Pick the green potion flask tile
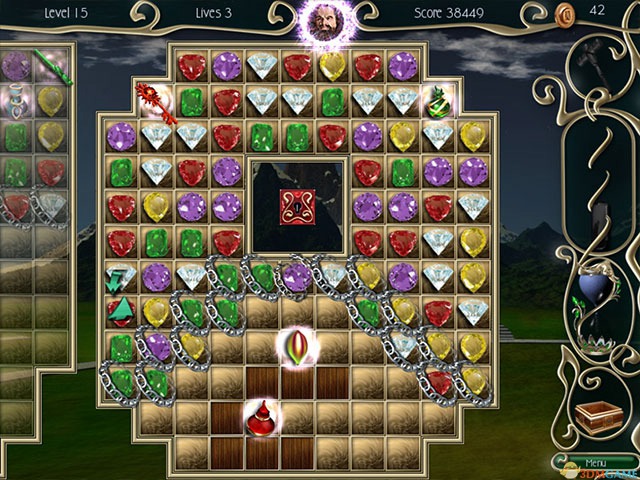 coord(439,100)
